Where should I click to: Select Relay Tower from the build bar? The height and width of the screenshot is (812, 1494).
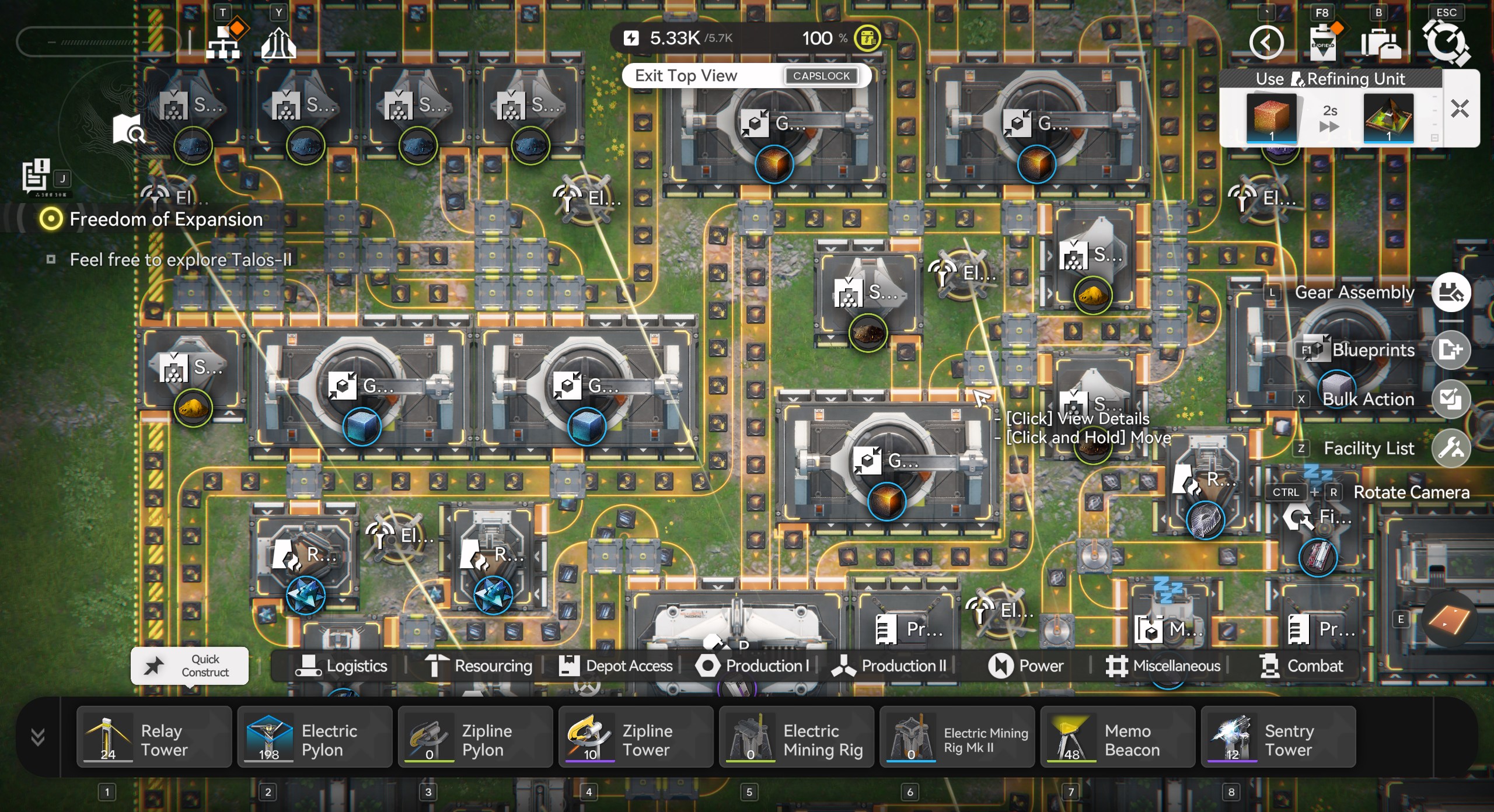pos(154,736)
